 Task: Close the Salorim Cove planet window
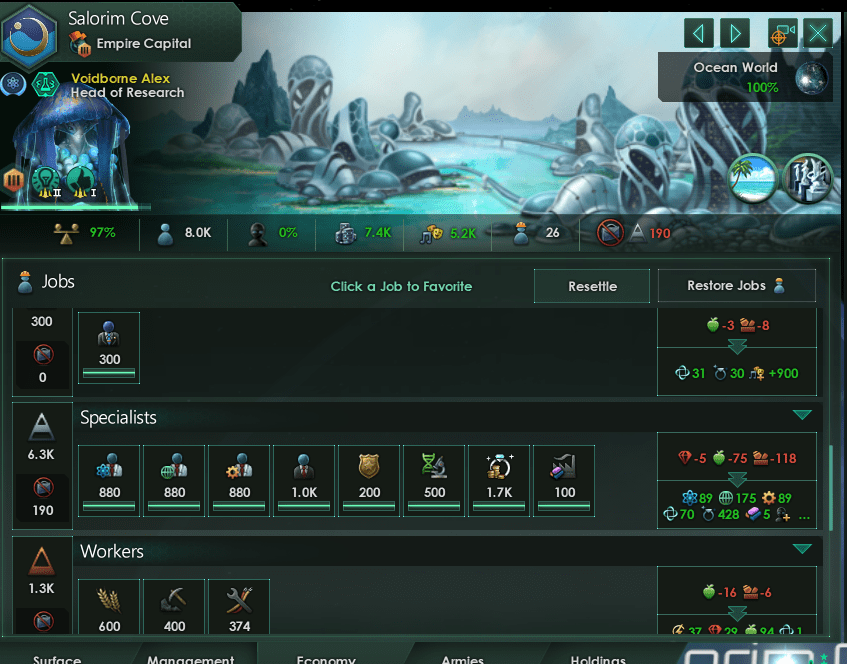818,33
